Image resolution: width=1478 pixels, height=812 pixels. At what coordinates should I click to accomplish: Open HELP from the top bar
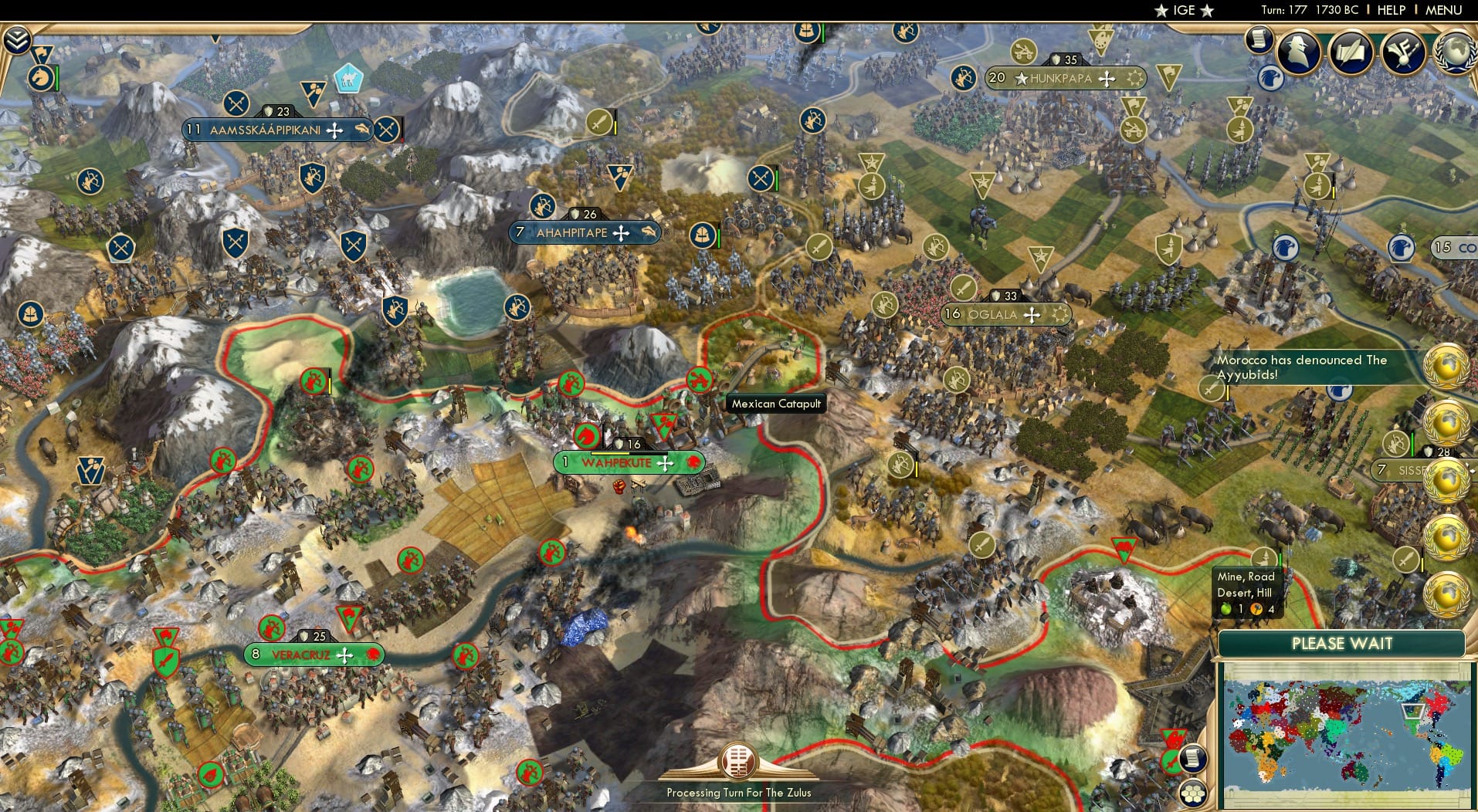pos(1392,10)
